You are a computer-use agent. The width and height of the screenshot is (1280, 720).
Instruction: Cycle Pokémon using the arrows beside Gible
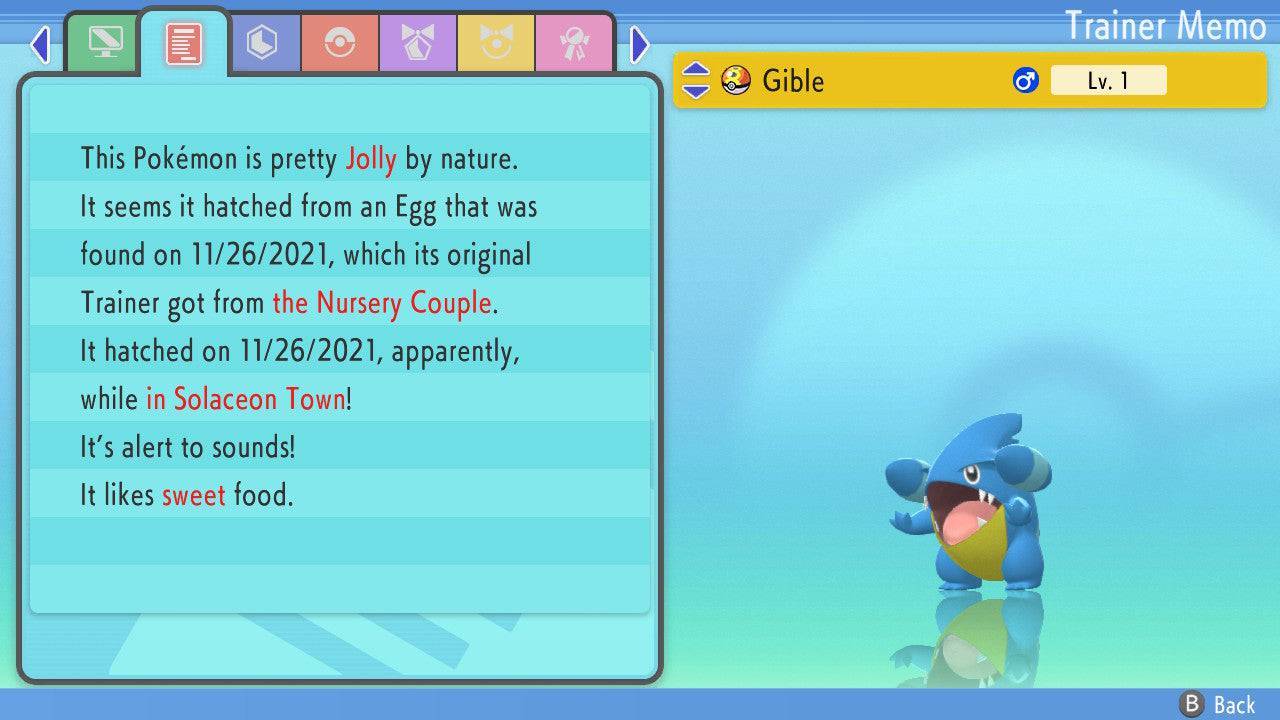(x=696, y=80)
